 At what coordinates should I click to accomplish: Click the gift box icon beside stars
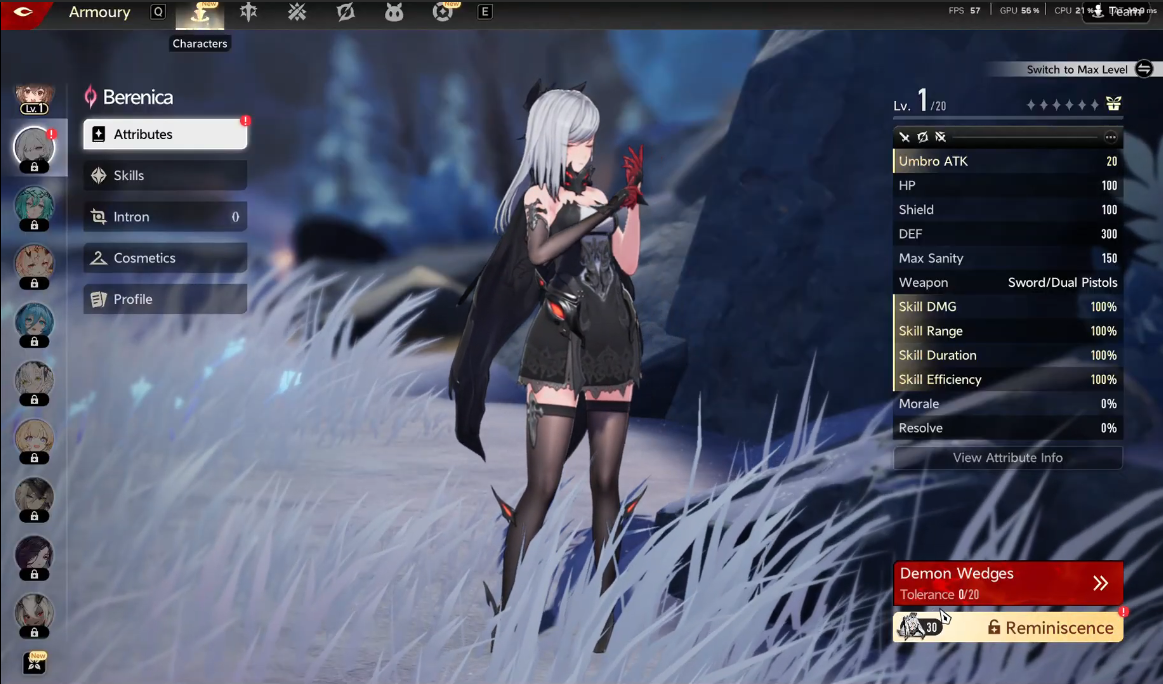pyautogui.click(x=1113, y=104)
